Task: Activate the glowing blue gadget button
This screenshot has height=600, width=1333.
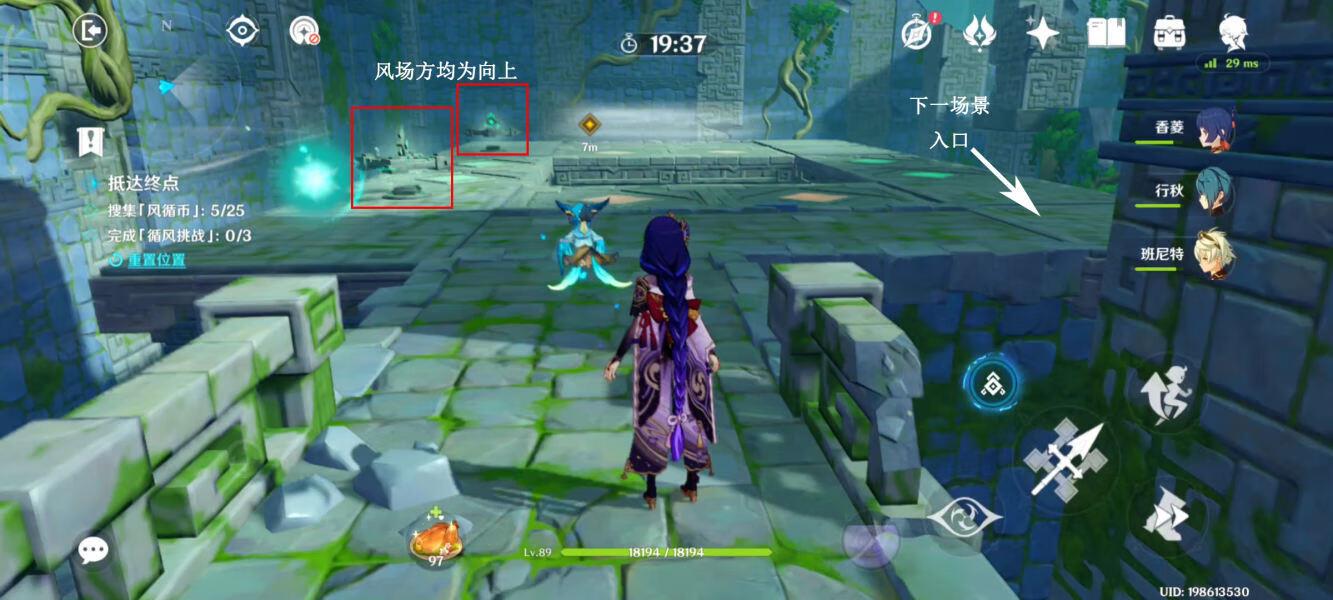Action: pos(992,381)
